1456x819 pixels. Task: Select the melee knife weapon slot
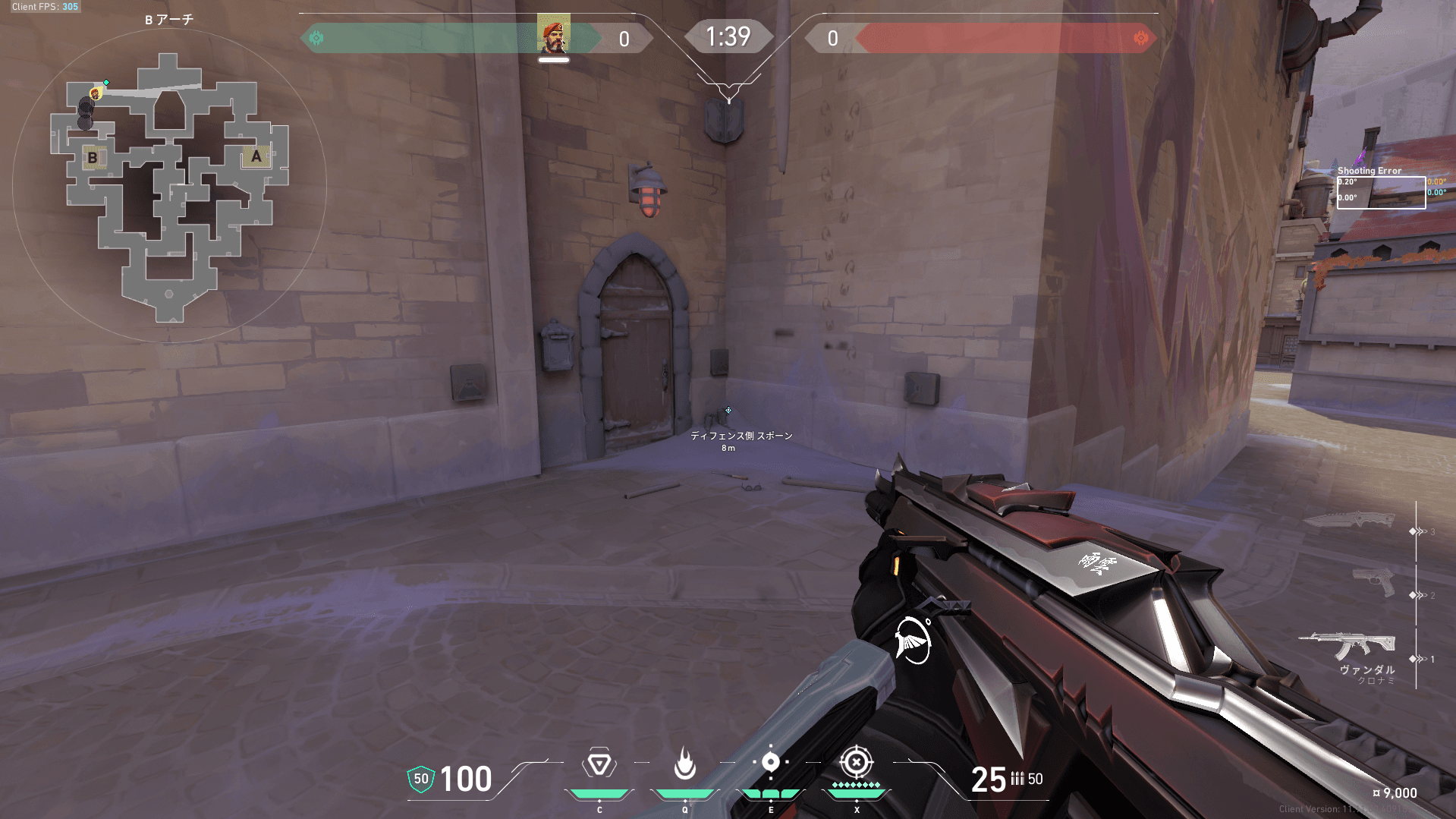[1349, 521]
